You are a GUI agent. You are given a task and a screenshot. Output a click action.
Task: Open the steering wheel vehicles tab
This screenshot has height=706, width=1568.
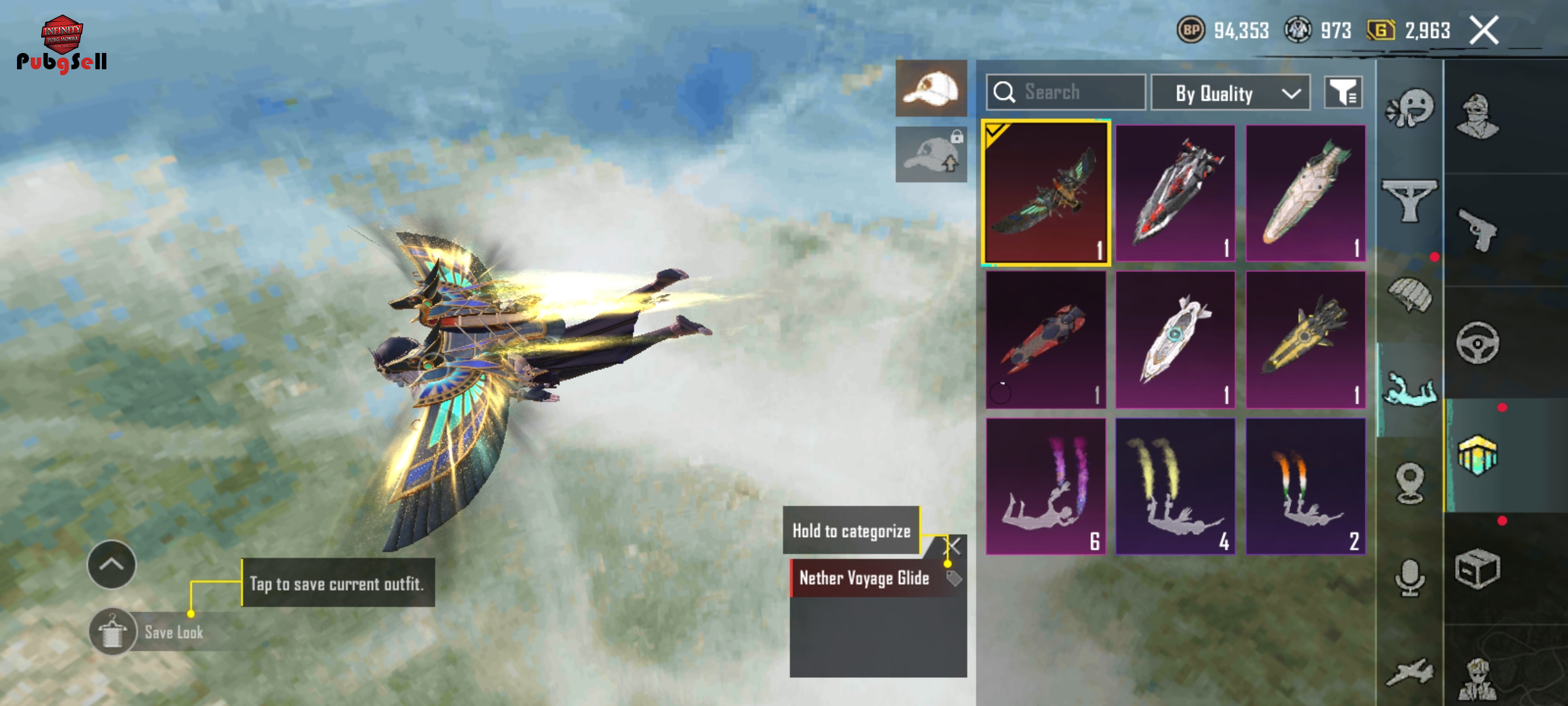[1478, 342]
